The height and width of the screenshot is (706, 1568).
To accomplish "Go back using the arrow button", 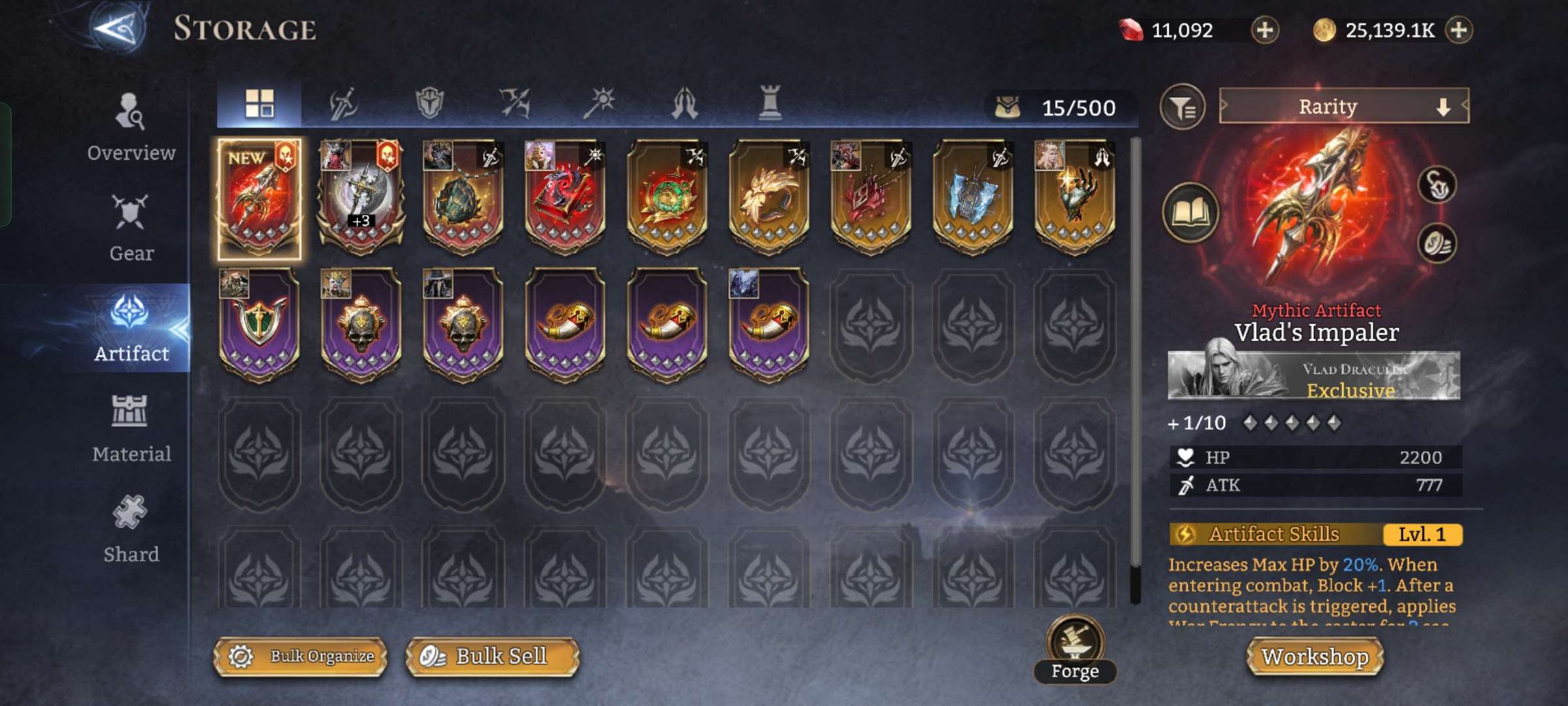I will click(118, 29).
